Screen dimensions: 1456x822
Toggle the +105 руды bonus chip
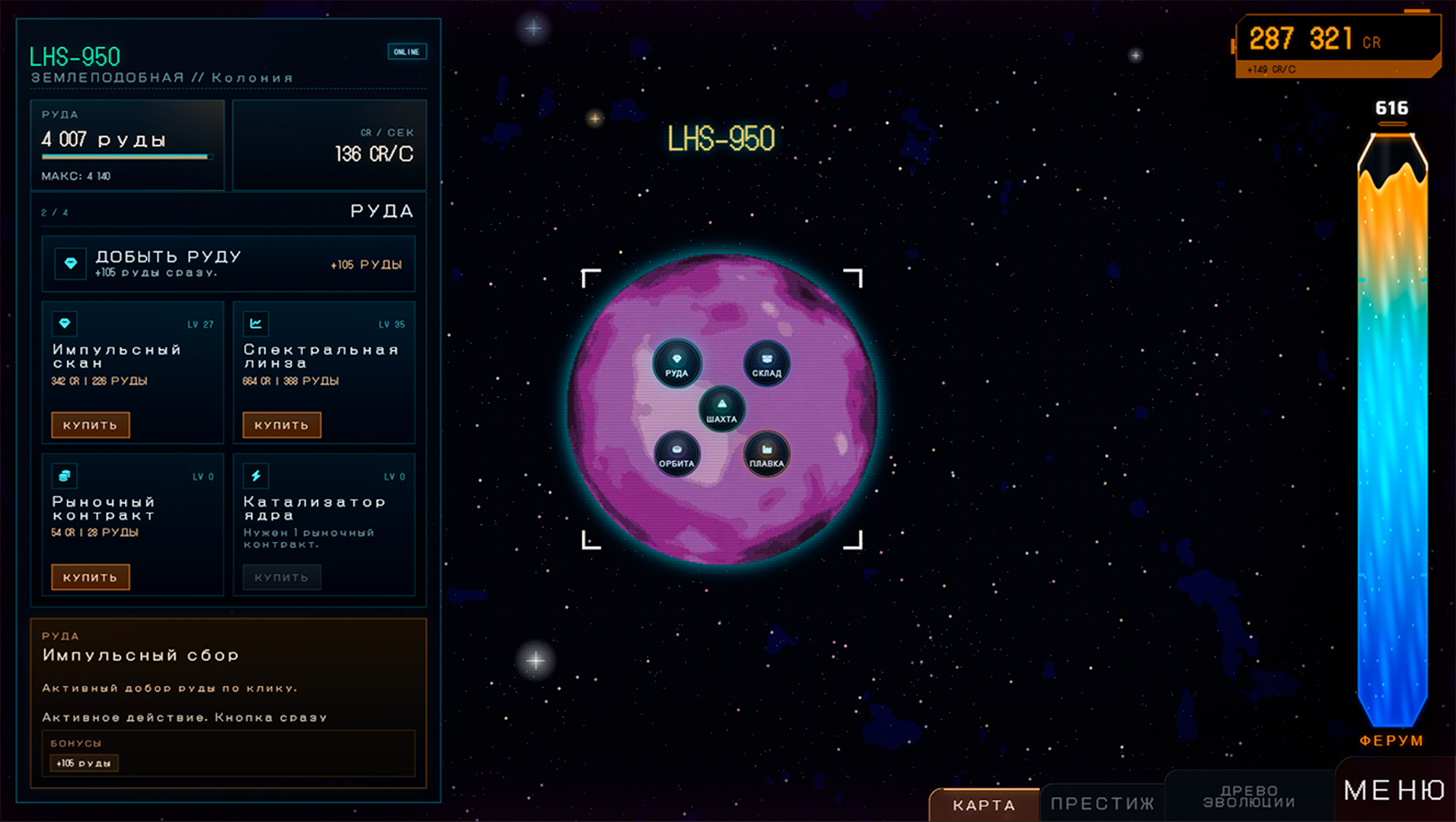pyautogui.click(x=82, y=763)
